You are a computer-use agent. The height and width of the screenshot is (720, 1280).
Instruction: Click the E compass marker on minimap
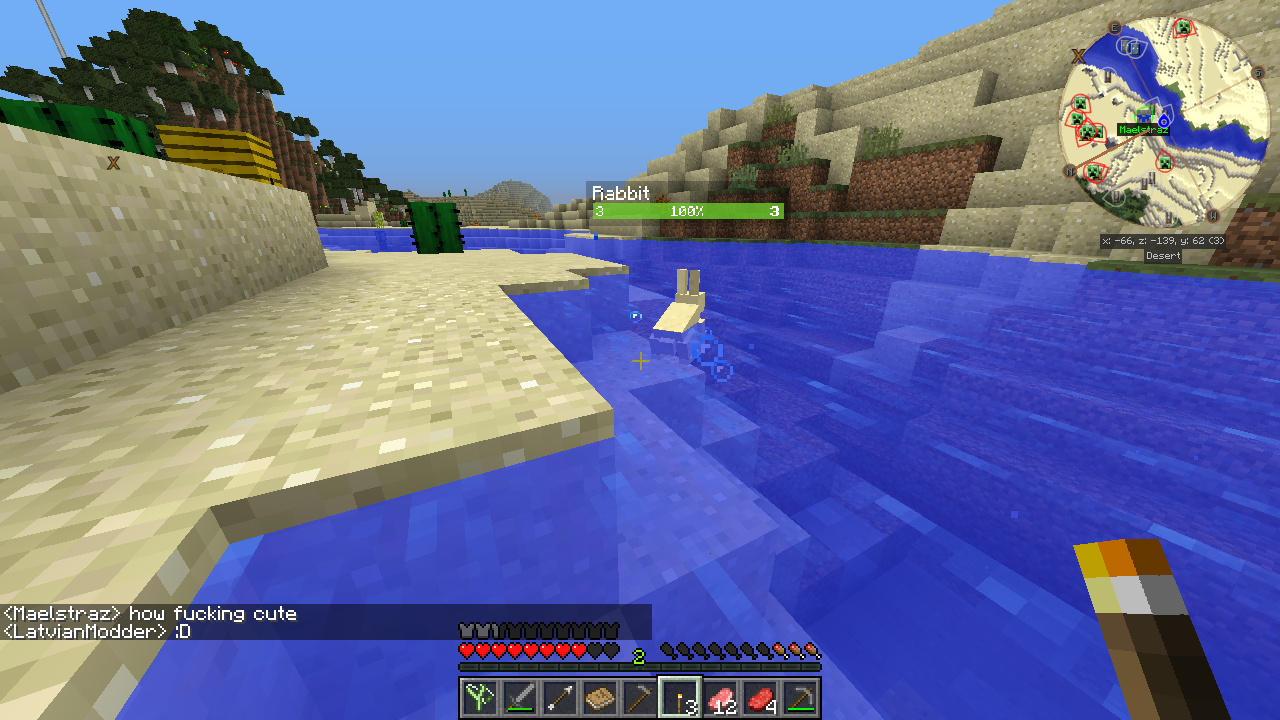pyautogui.click(x=1115, y=28)
